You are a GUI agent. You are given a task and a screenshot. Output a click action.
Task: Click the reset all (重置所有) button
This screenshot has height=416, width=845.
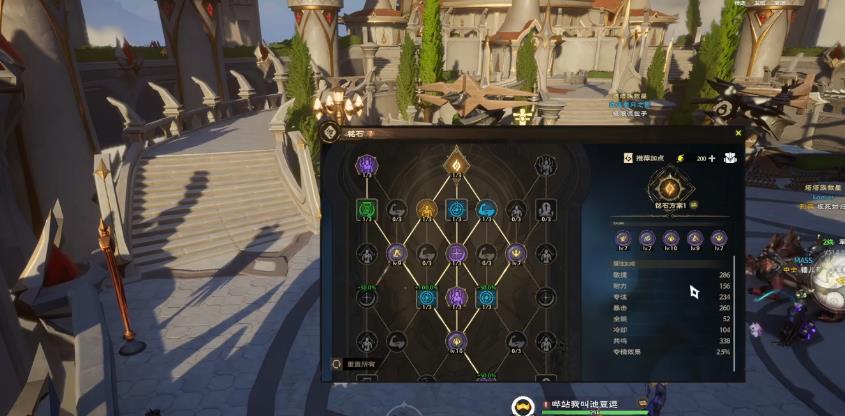358,365
